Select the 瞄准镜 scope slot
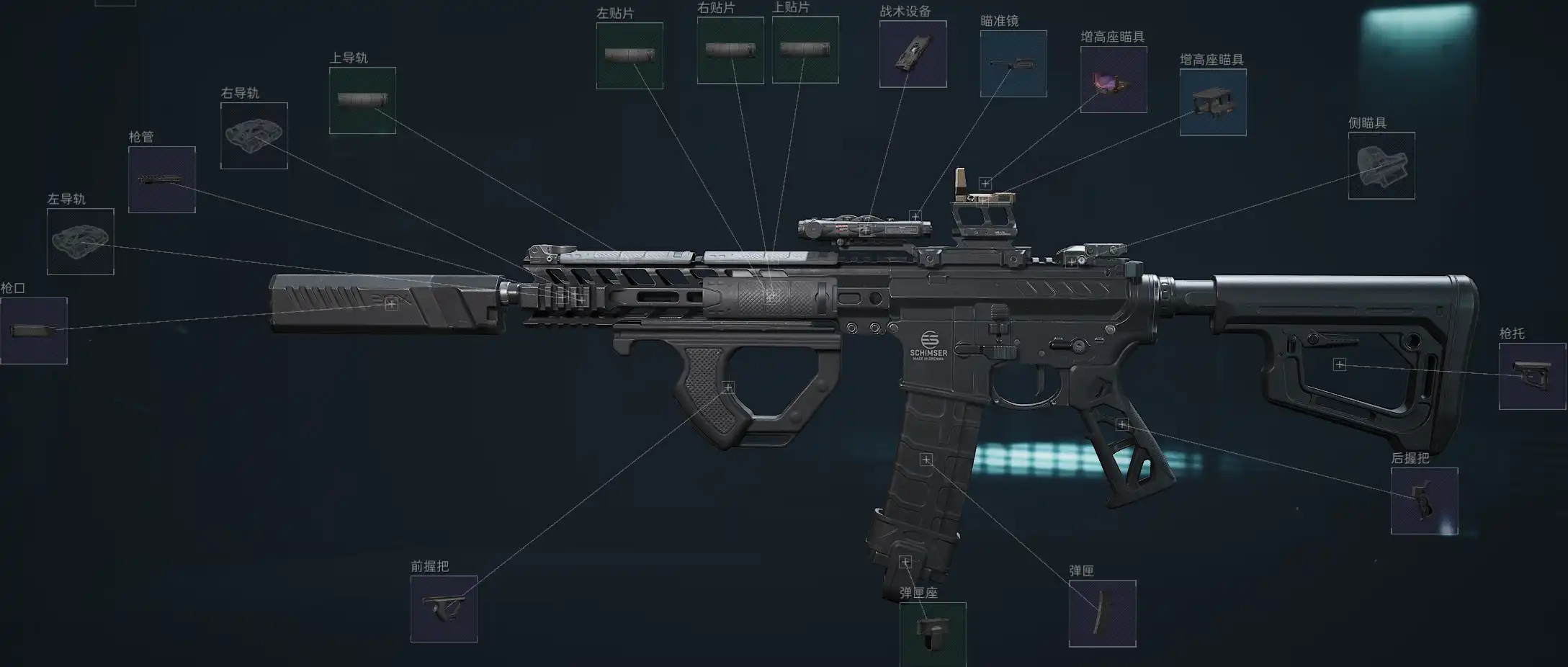 [1013, 63]
